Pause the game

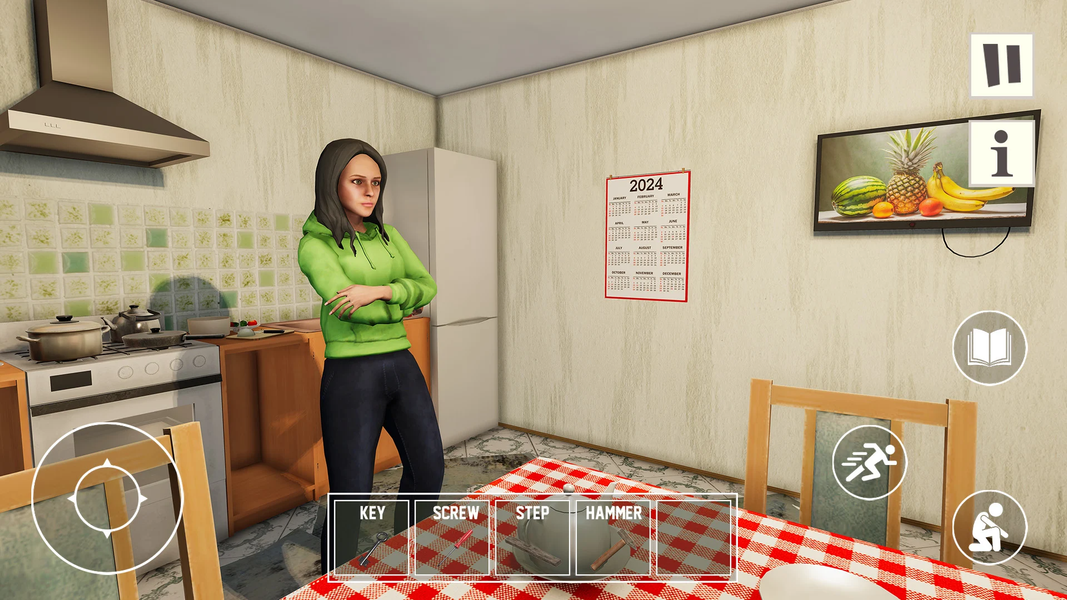tap(1001, 65)
